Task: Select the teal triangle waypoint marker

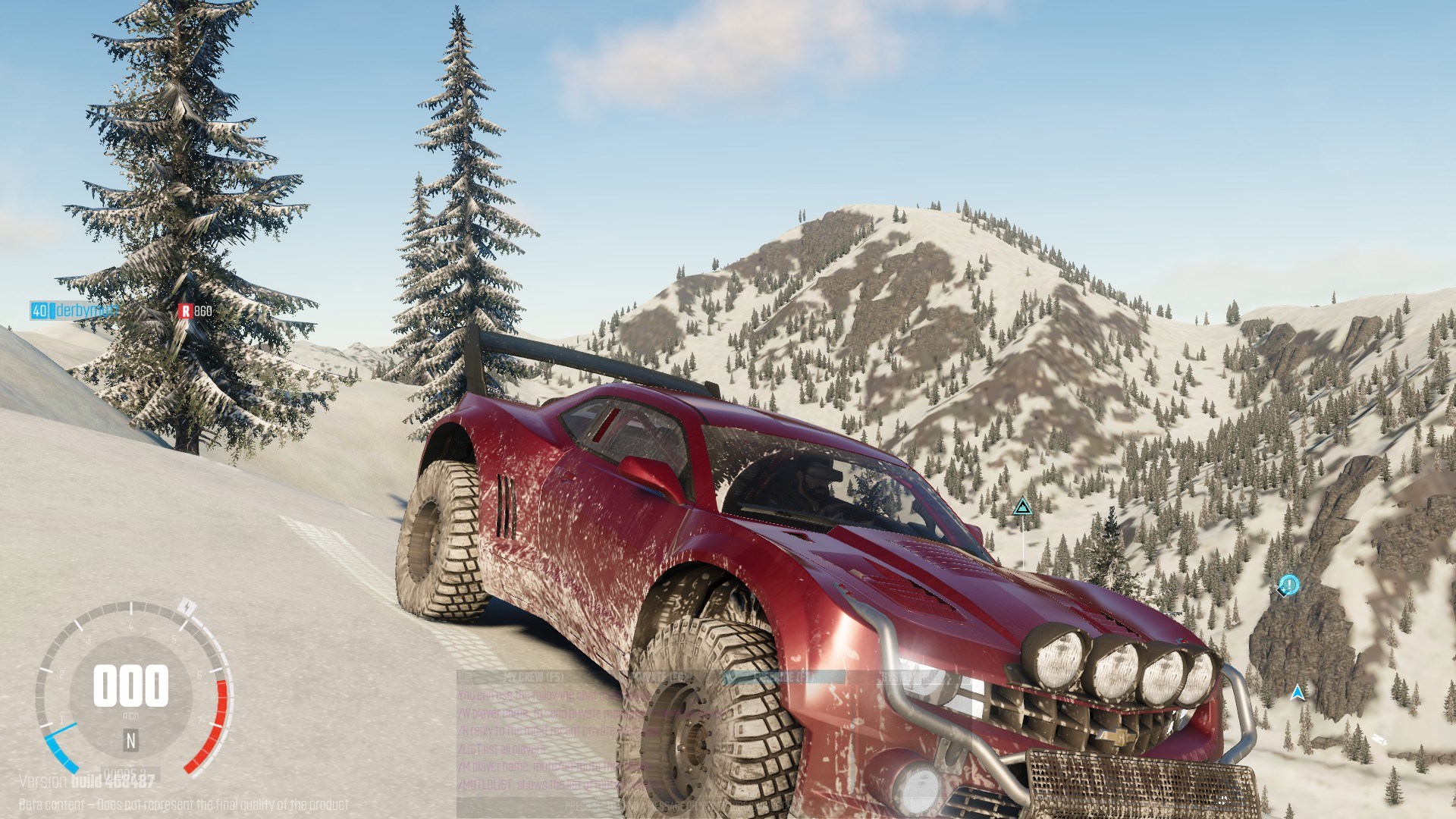Action: [1022, 507]
